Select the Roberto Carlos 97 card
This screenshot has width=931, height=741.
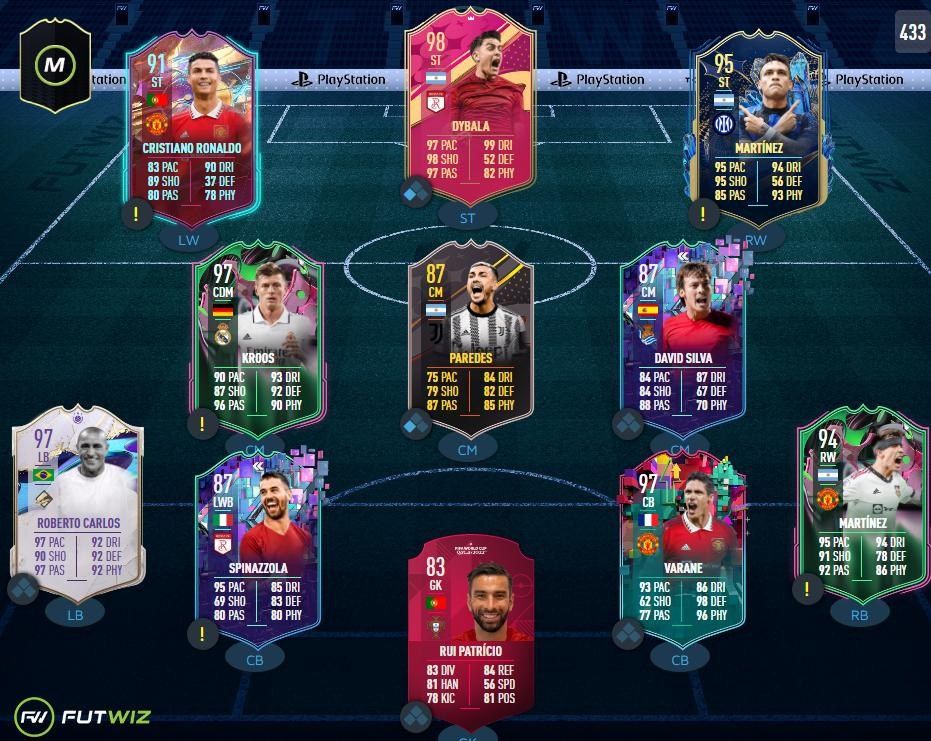pos(78,505)
